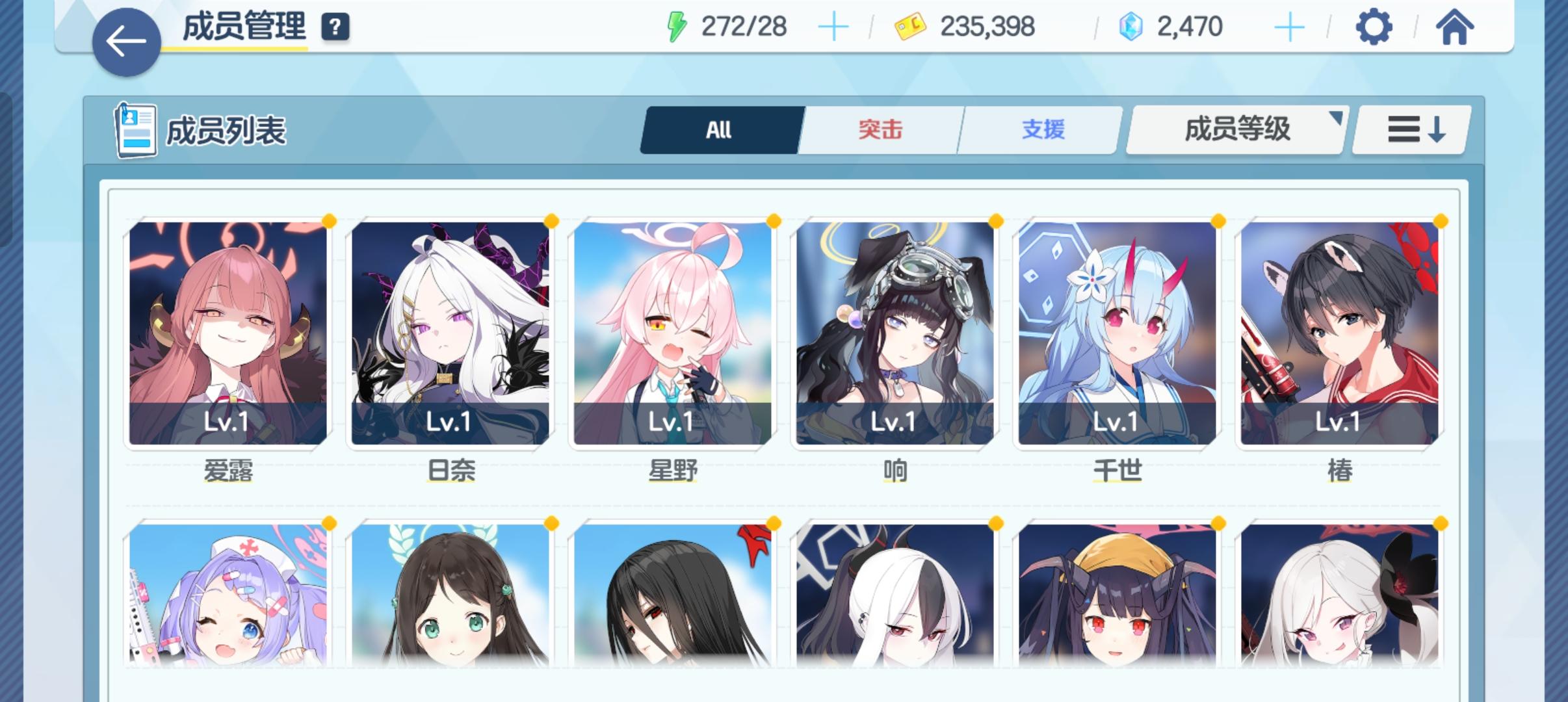Switch to the All members tab
Viewport: 1568px width, 702px height.
pyautogui.click(x=719, y=129)
